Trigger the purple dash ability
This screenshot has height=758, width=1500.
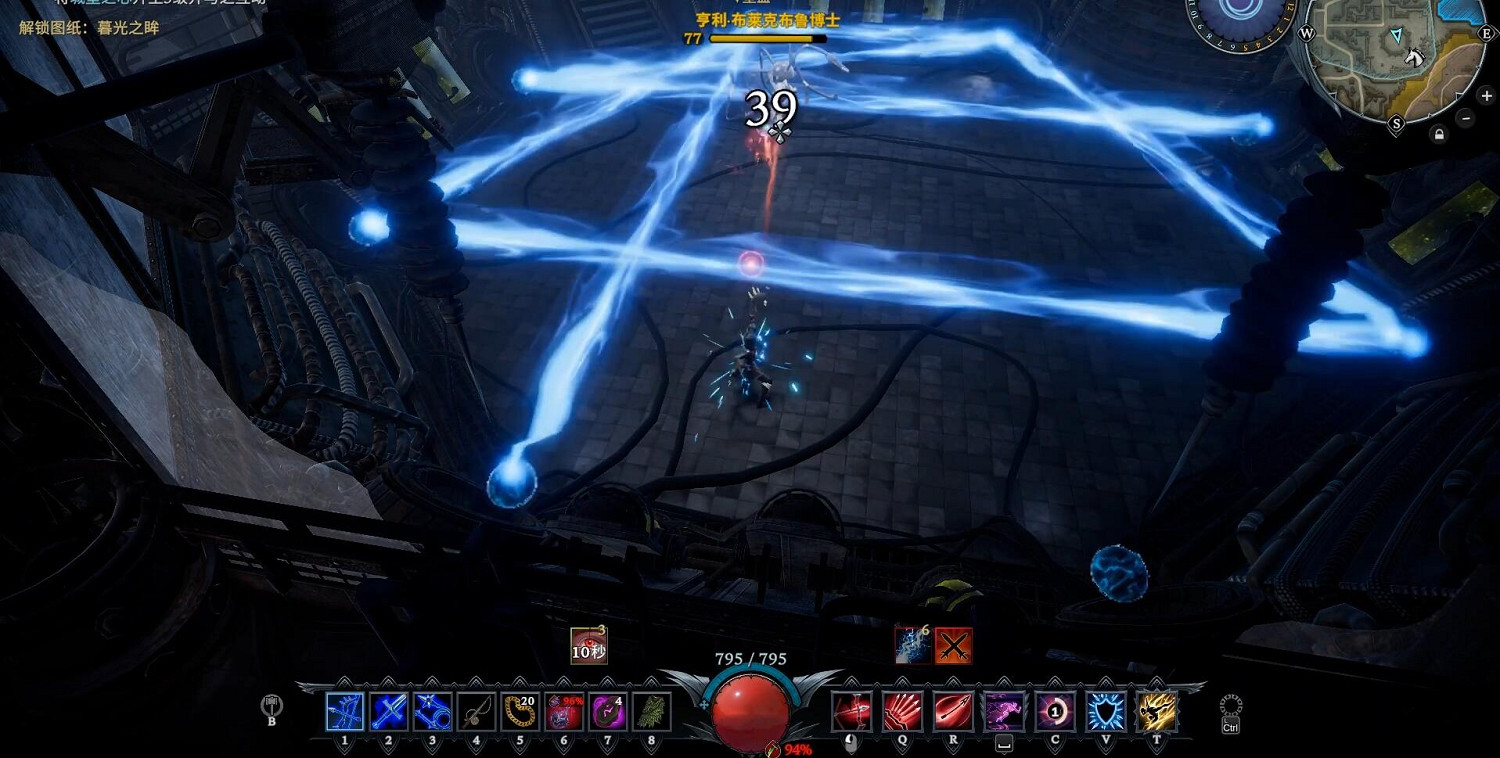point(1004,712)
